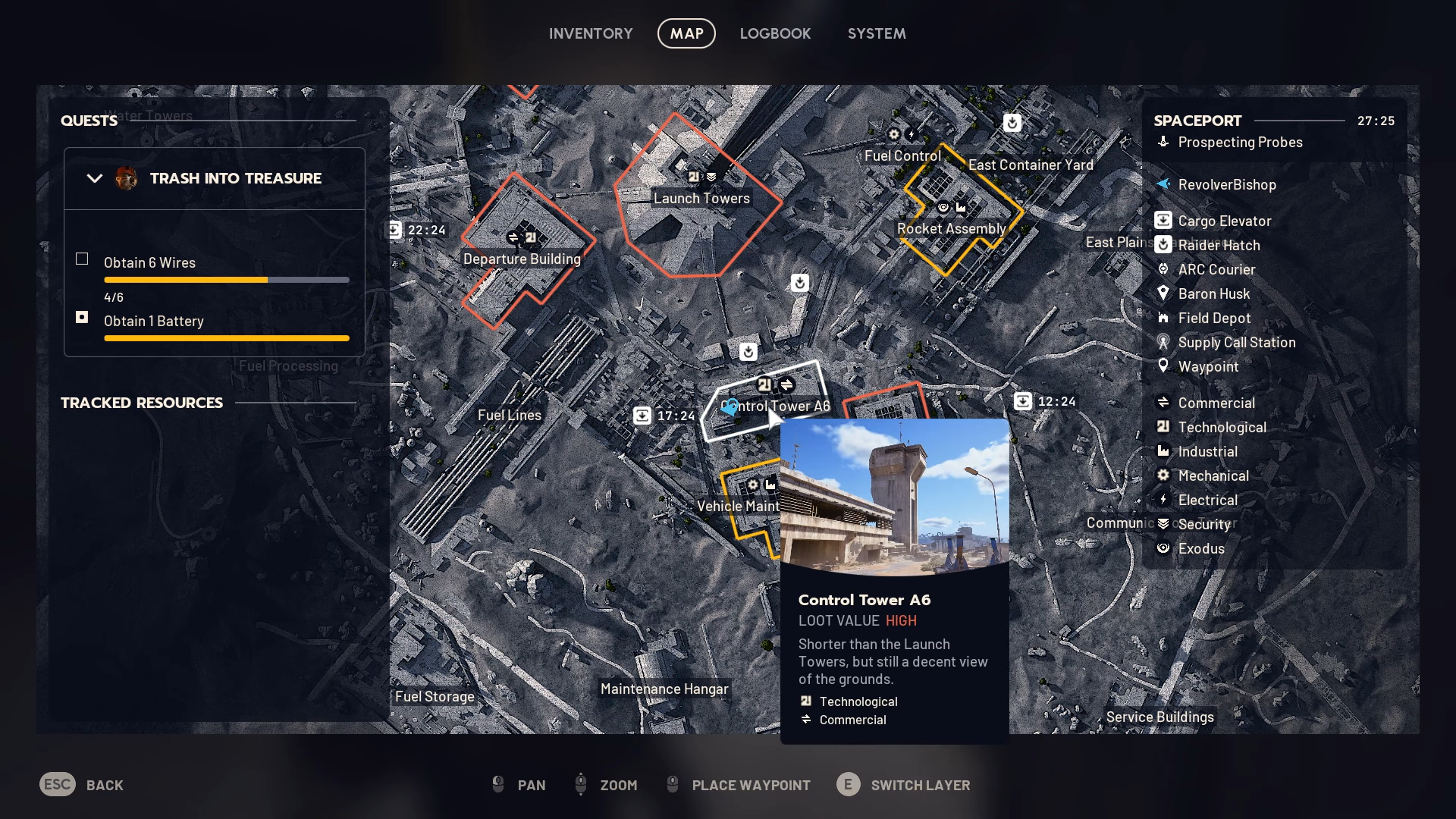The width and height of the screenshot is (1456, 819).
Task: Select the Fuel Control map label
Action: tap(902, 156)
